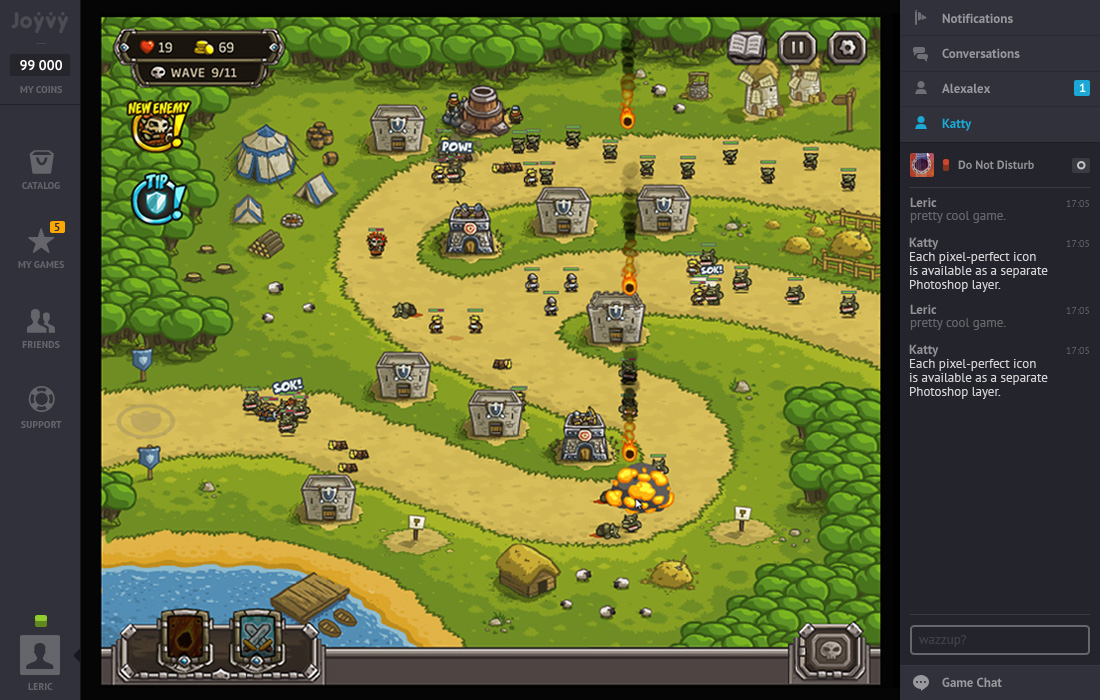Focus the wazzup chat message field
1100x700 pixels.
[x=999, y=639]
